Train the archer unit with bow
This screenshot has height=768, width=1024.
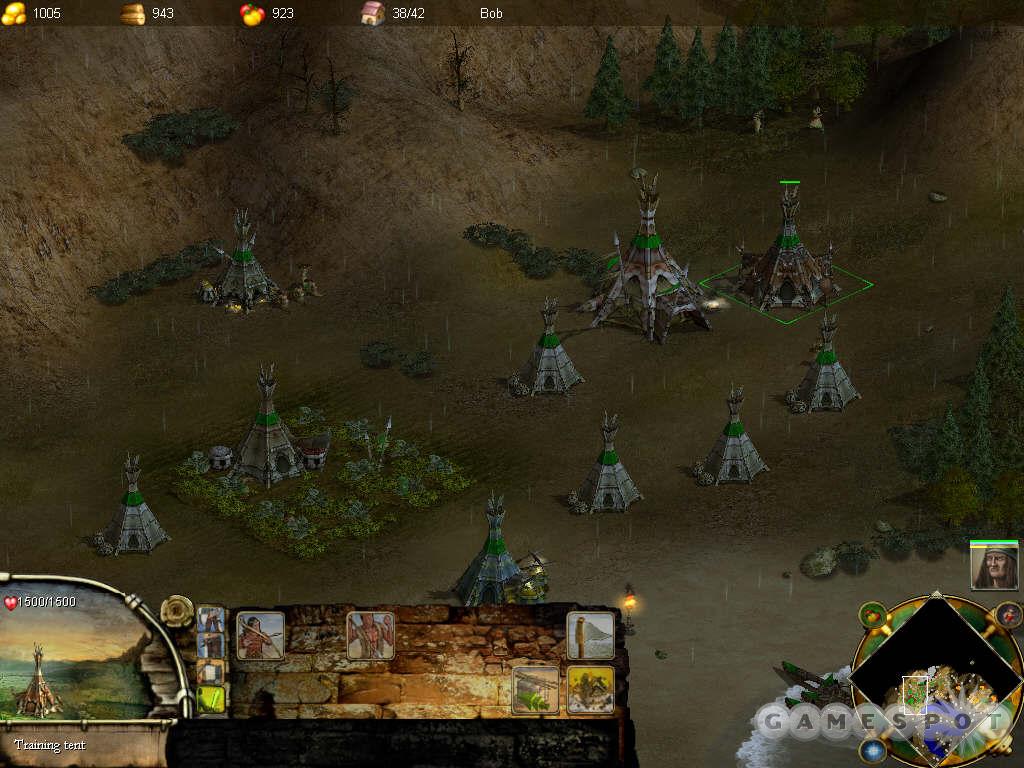tap(260, 636)
